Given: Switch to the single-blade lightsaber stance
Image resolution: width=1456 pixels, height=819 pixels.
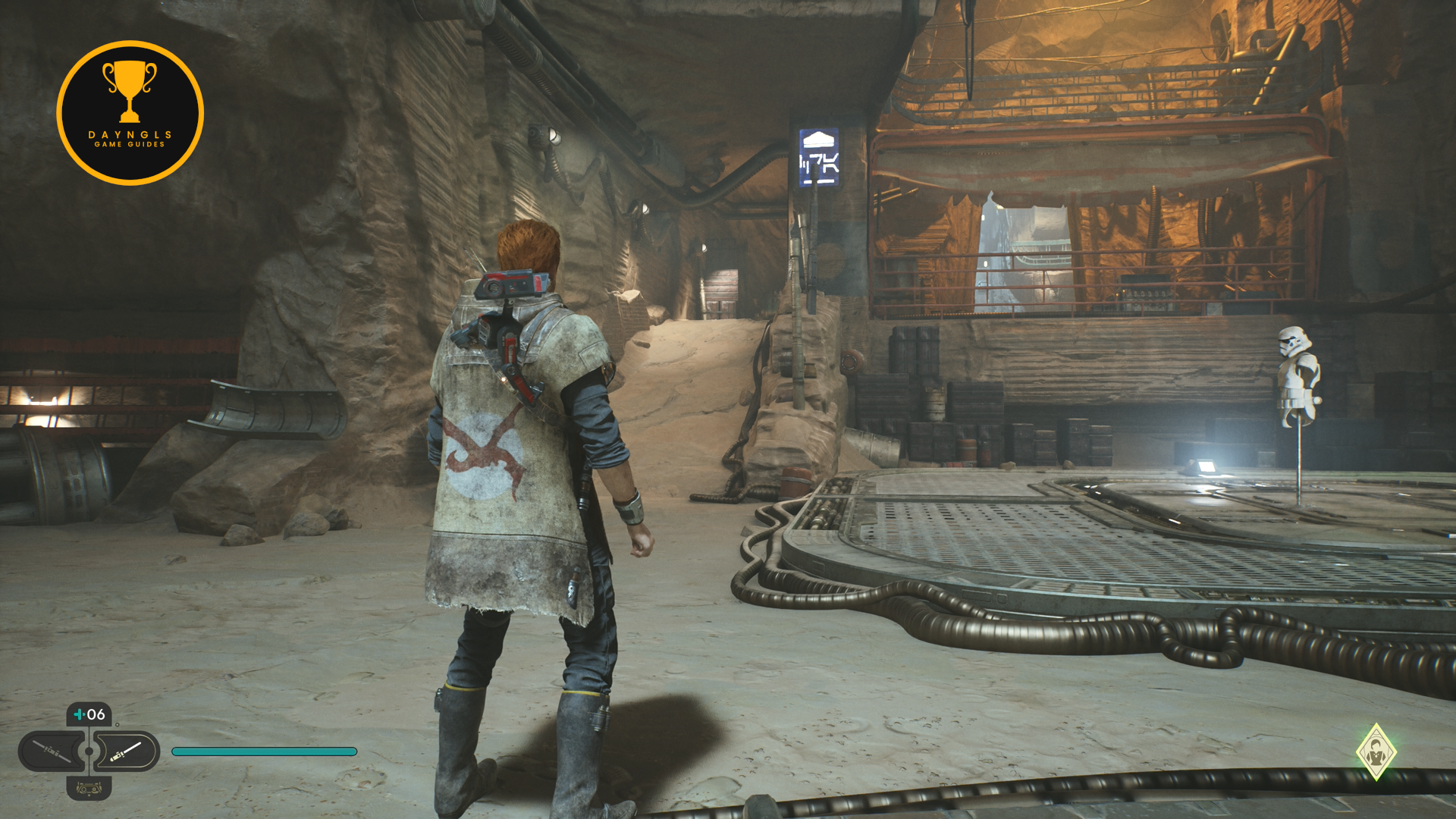Looking at the screenshot, I should point(127,752).
